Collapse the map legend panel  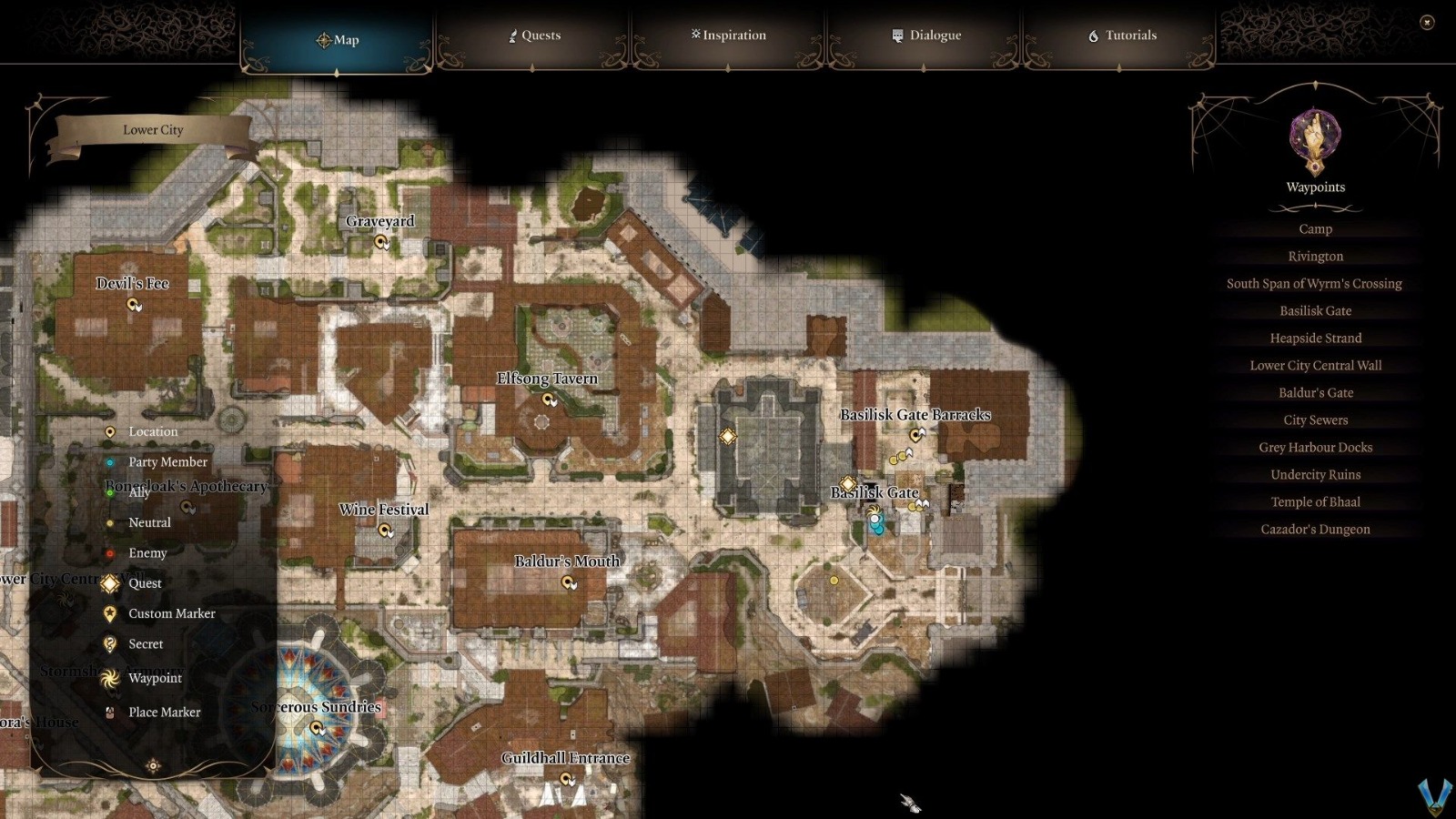[155, 766]
